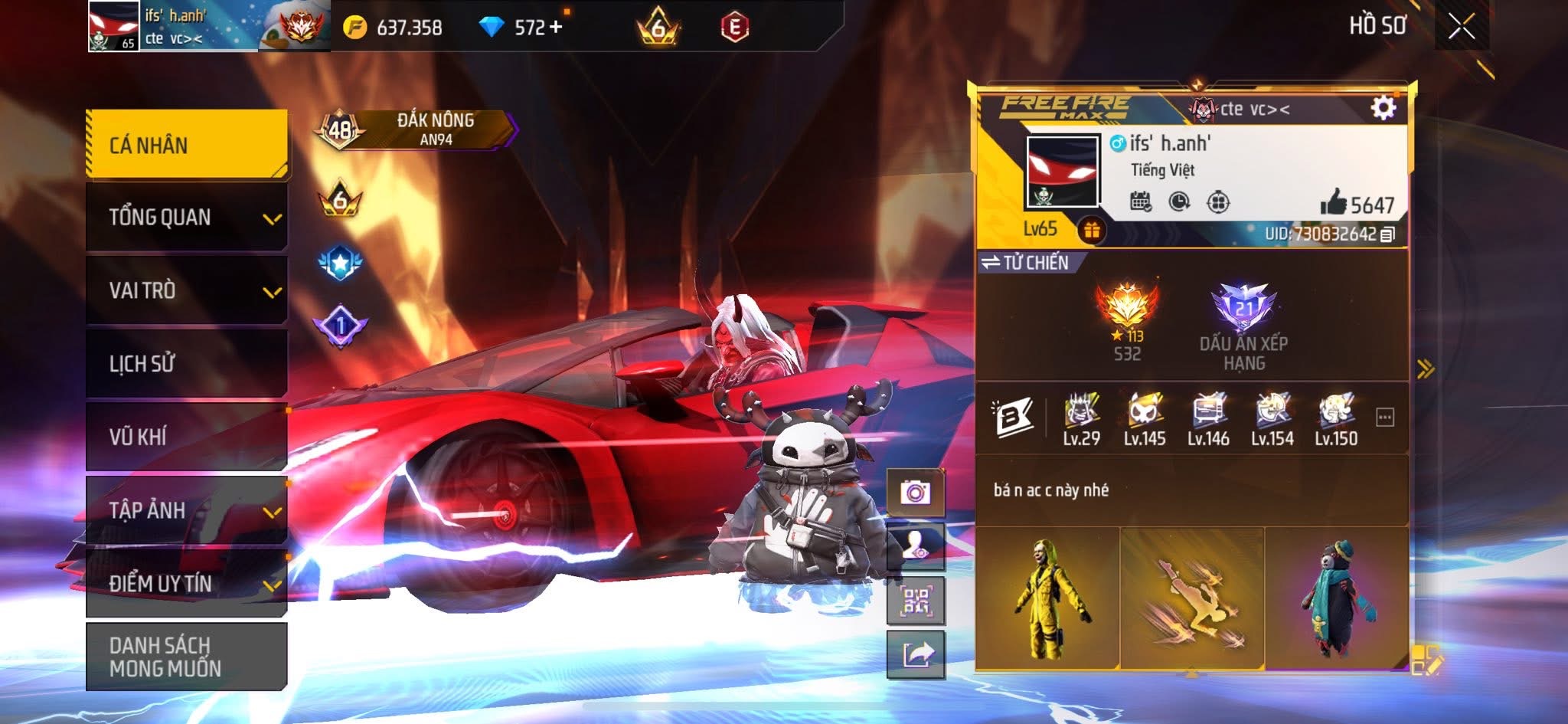This screenshot has width=1568, height=724.
Task: Expand the TỔNG QUAN section
Action: [187, 218]
